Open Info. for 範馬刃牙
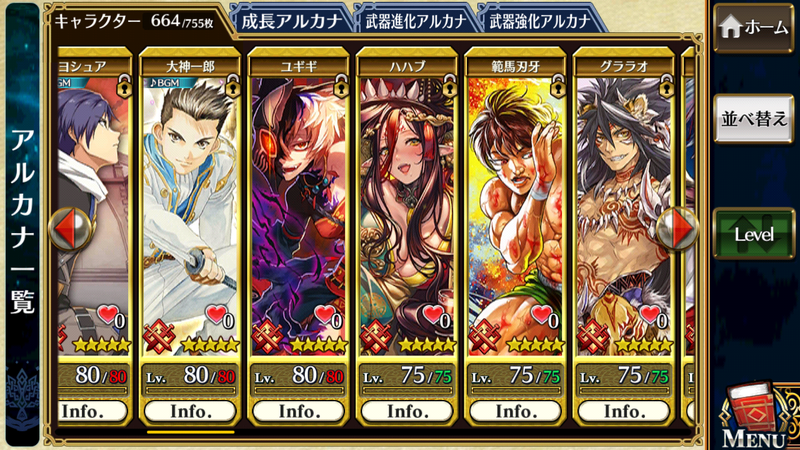The width and height of the screenshot is (800, 450). (x=517, y=411)
